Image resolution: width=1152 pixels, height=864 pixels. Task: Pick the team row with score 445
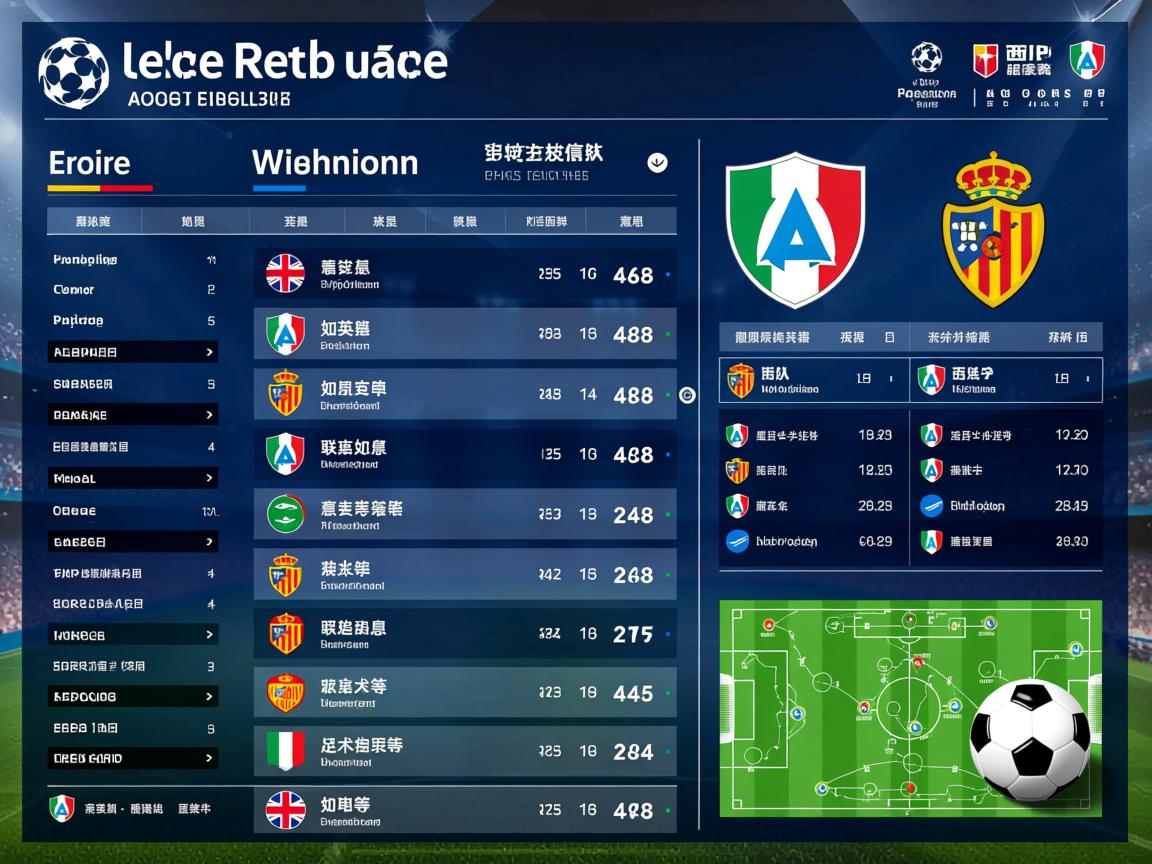(x=465, y=693)
